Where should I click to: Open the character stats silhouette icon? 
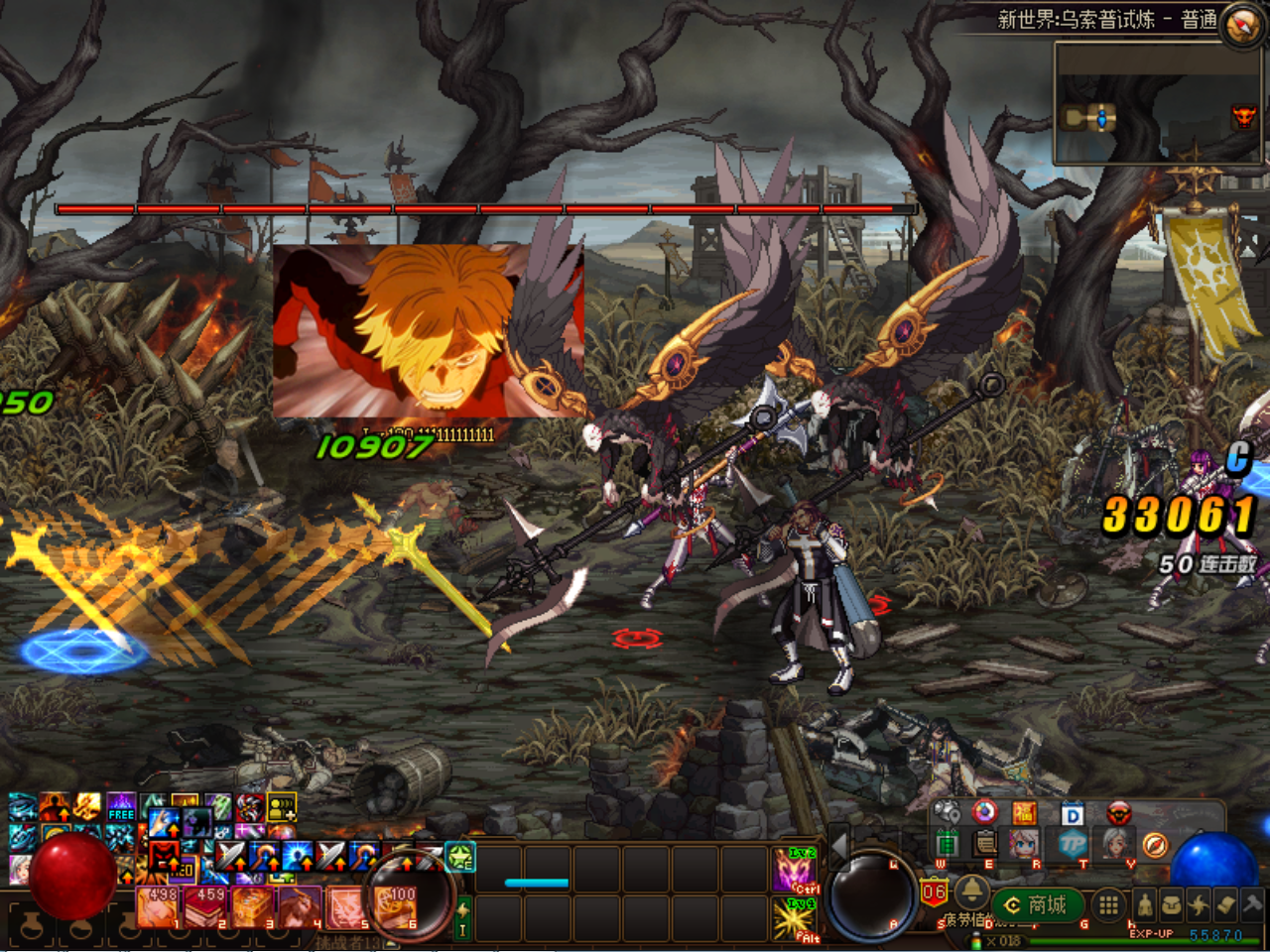tap(1144, 904)
